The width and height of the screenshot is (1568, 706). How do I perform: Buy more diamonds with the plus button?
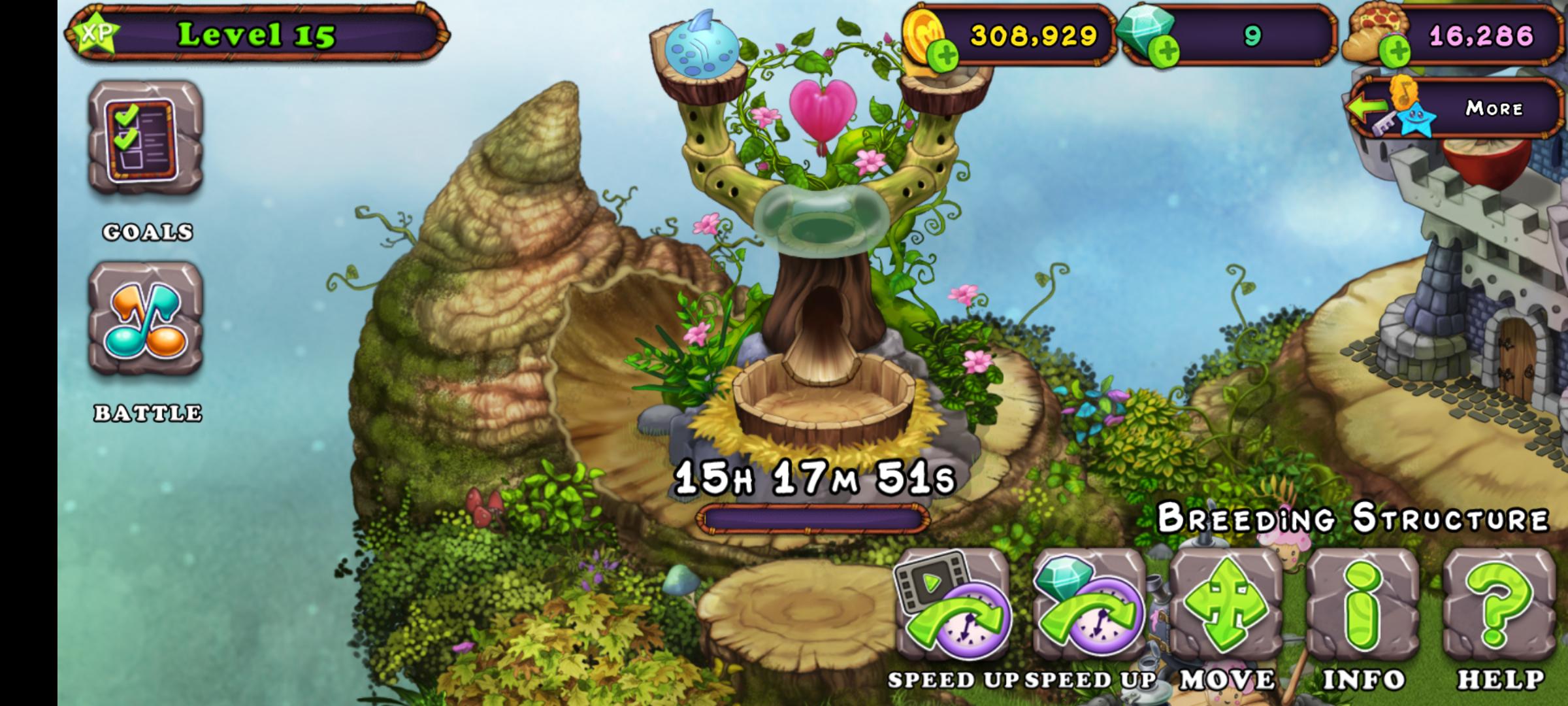tap(1164, 52)
